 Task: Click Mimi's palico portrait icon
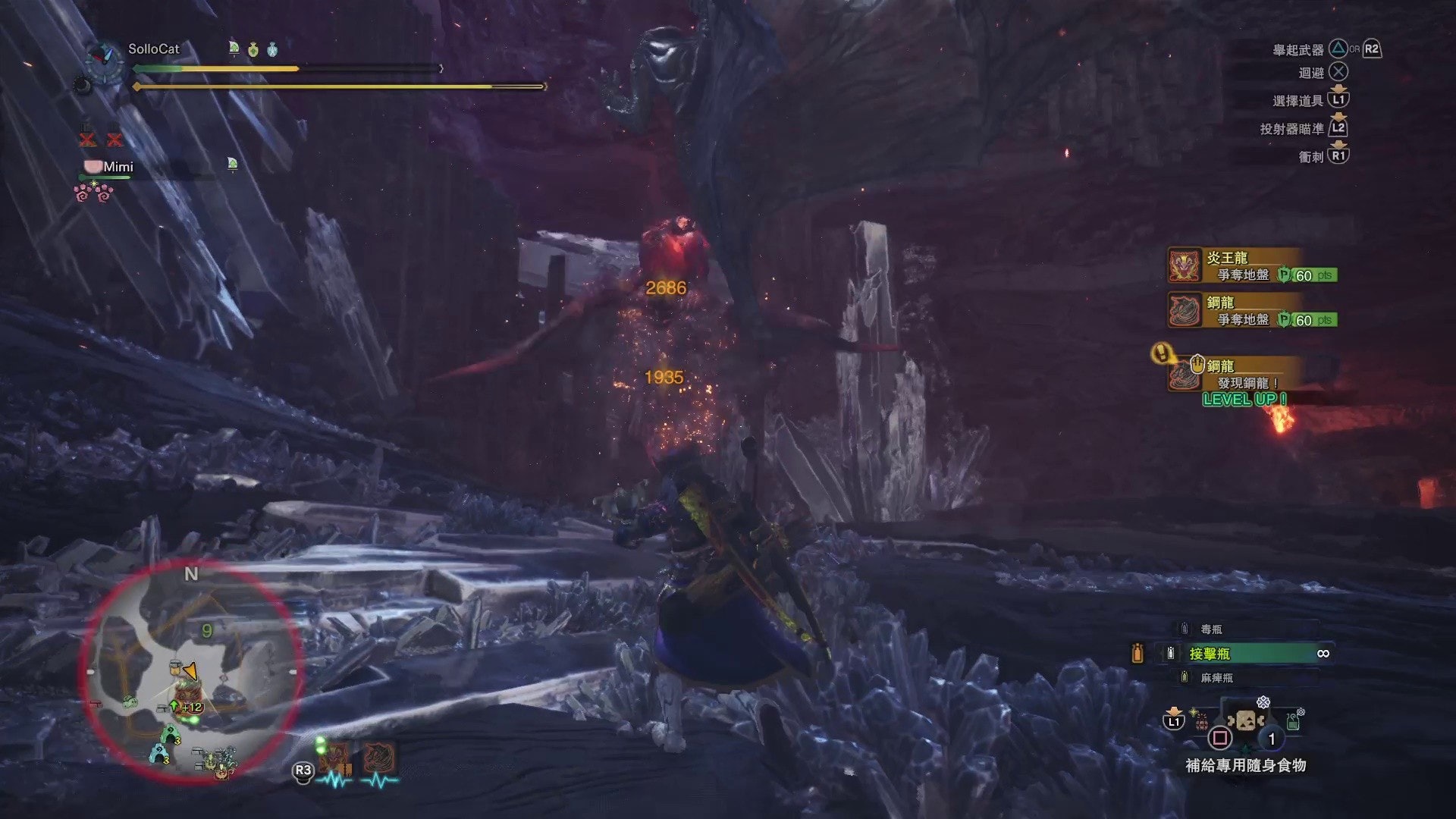point(93,166)
